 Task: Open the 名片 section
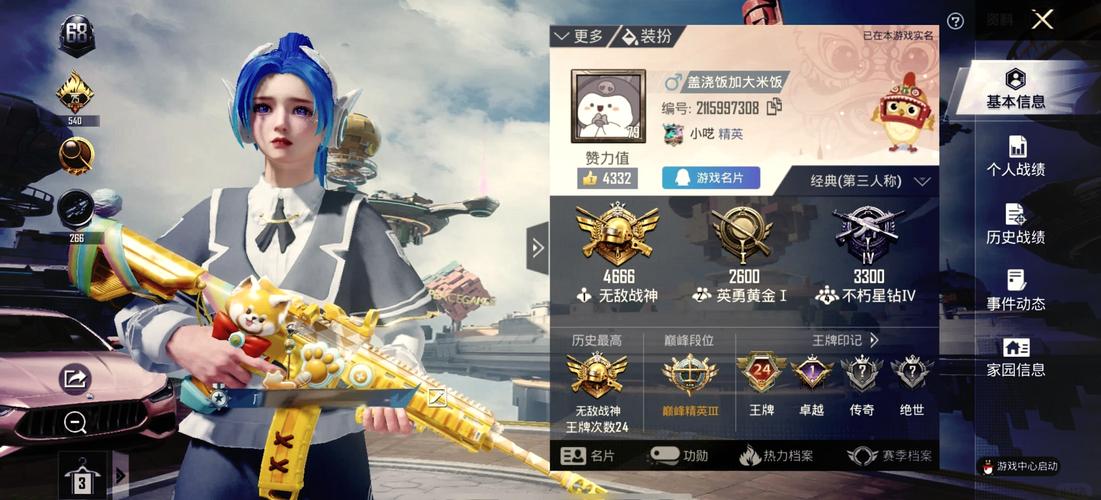coord(589,456)
